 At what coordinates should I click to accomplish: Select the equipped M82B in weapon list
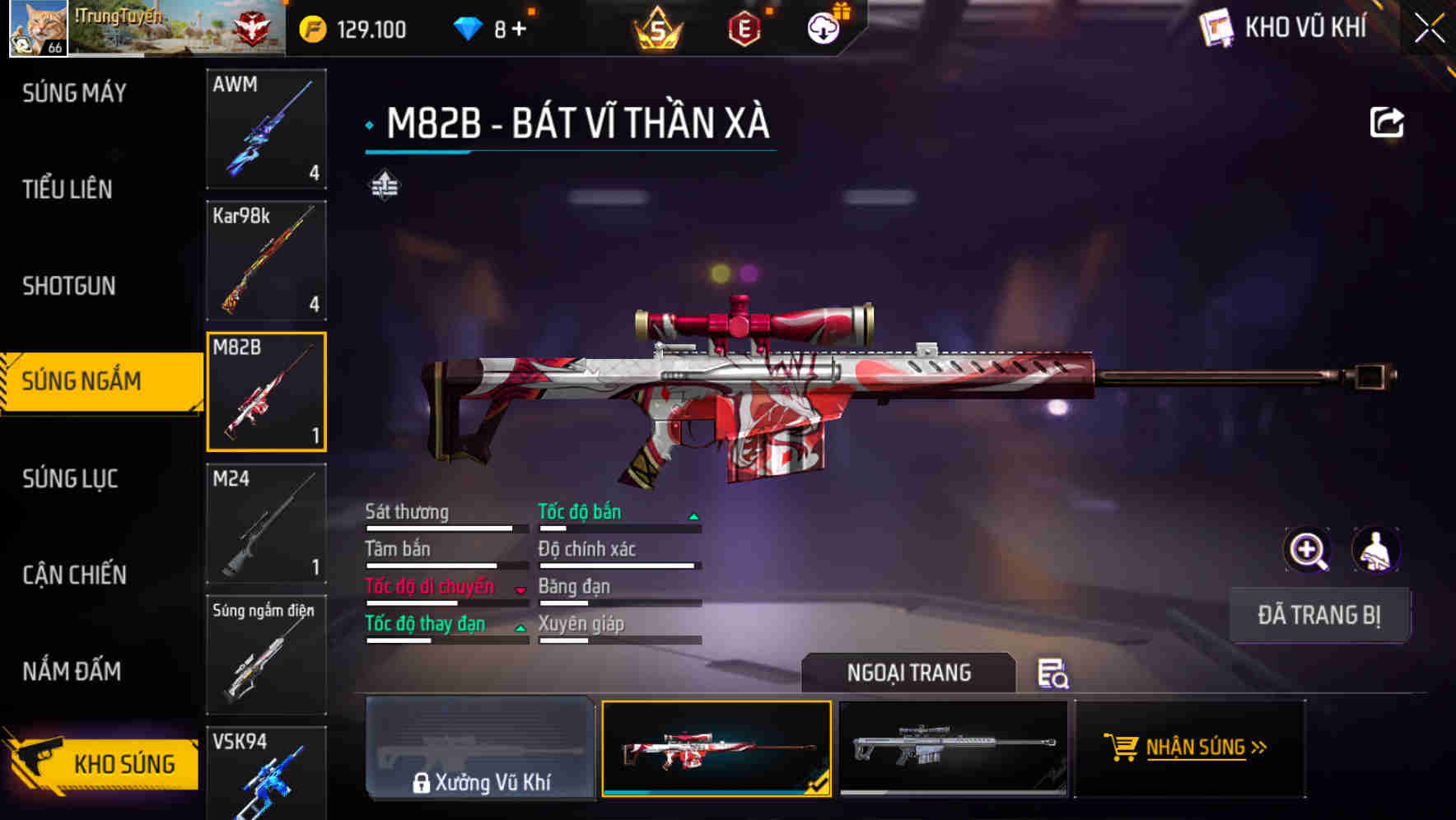266,392
